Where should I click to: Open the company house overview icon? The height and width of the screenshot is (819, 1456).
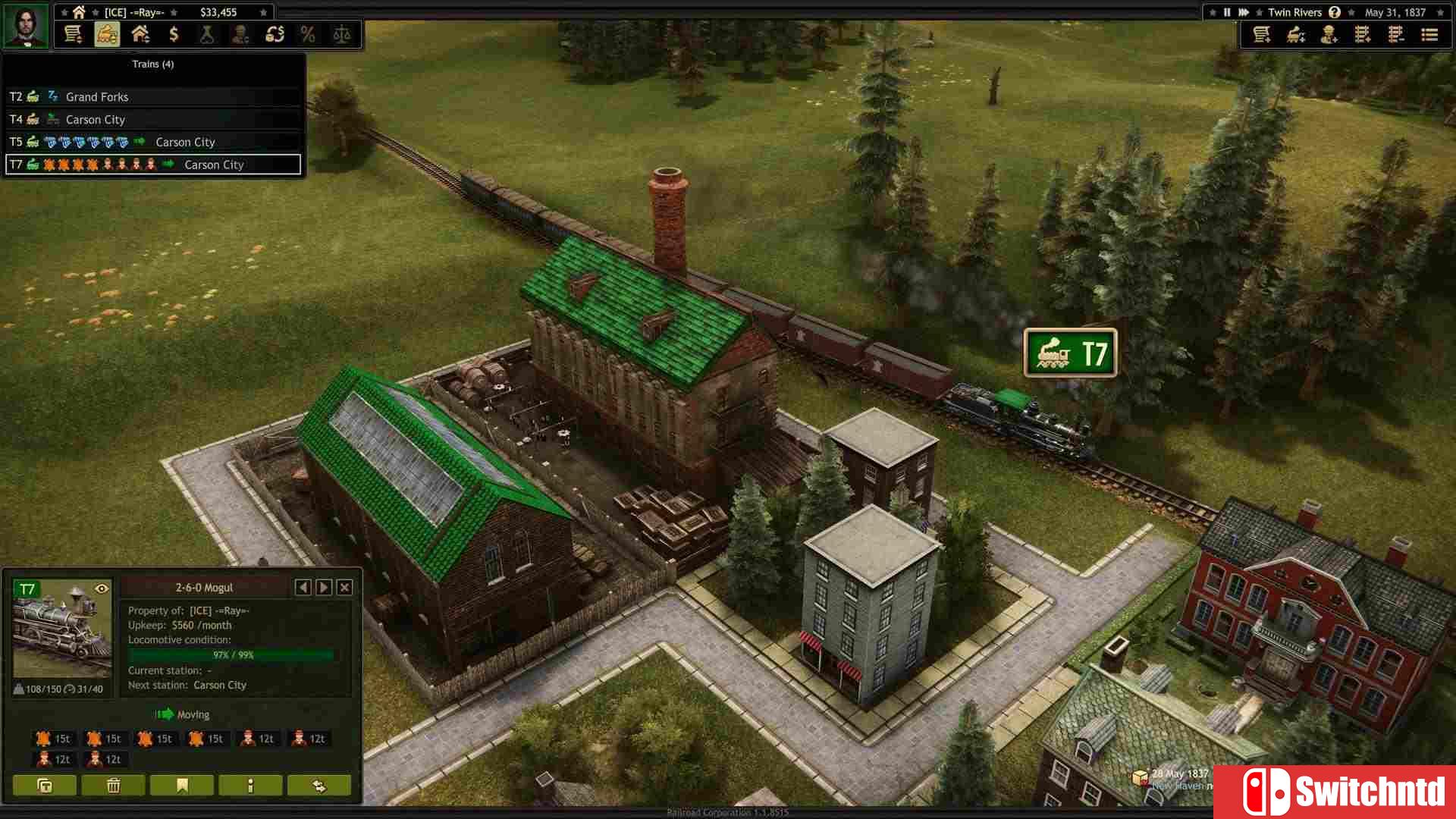tap(141, 34)
